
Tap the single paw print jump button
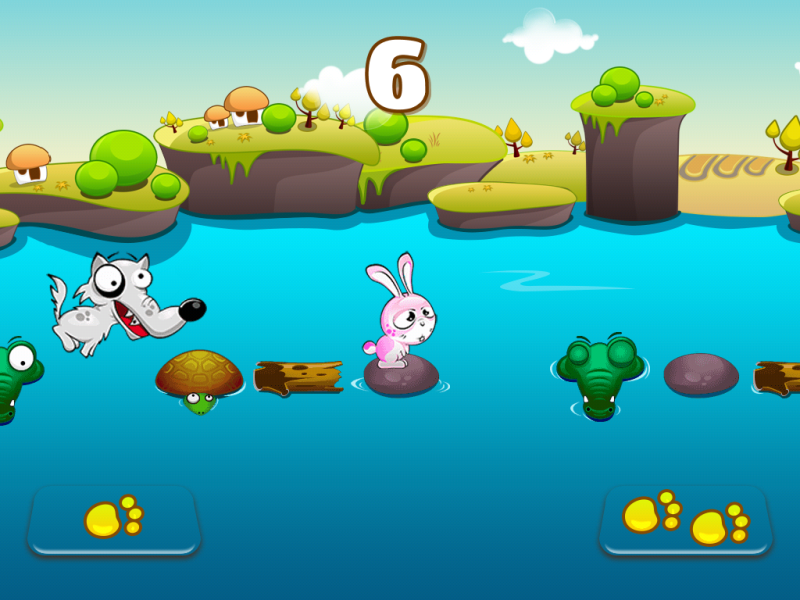pos(113,519)
